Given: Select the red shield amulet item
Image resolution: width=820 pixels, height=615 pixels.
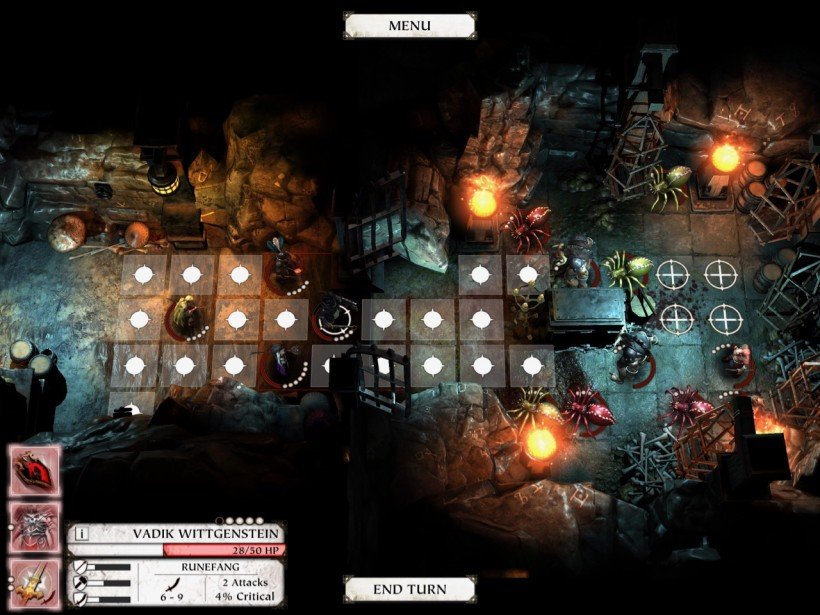Looking at the screenshot, I should (x=34, y=469).
